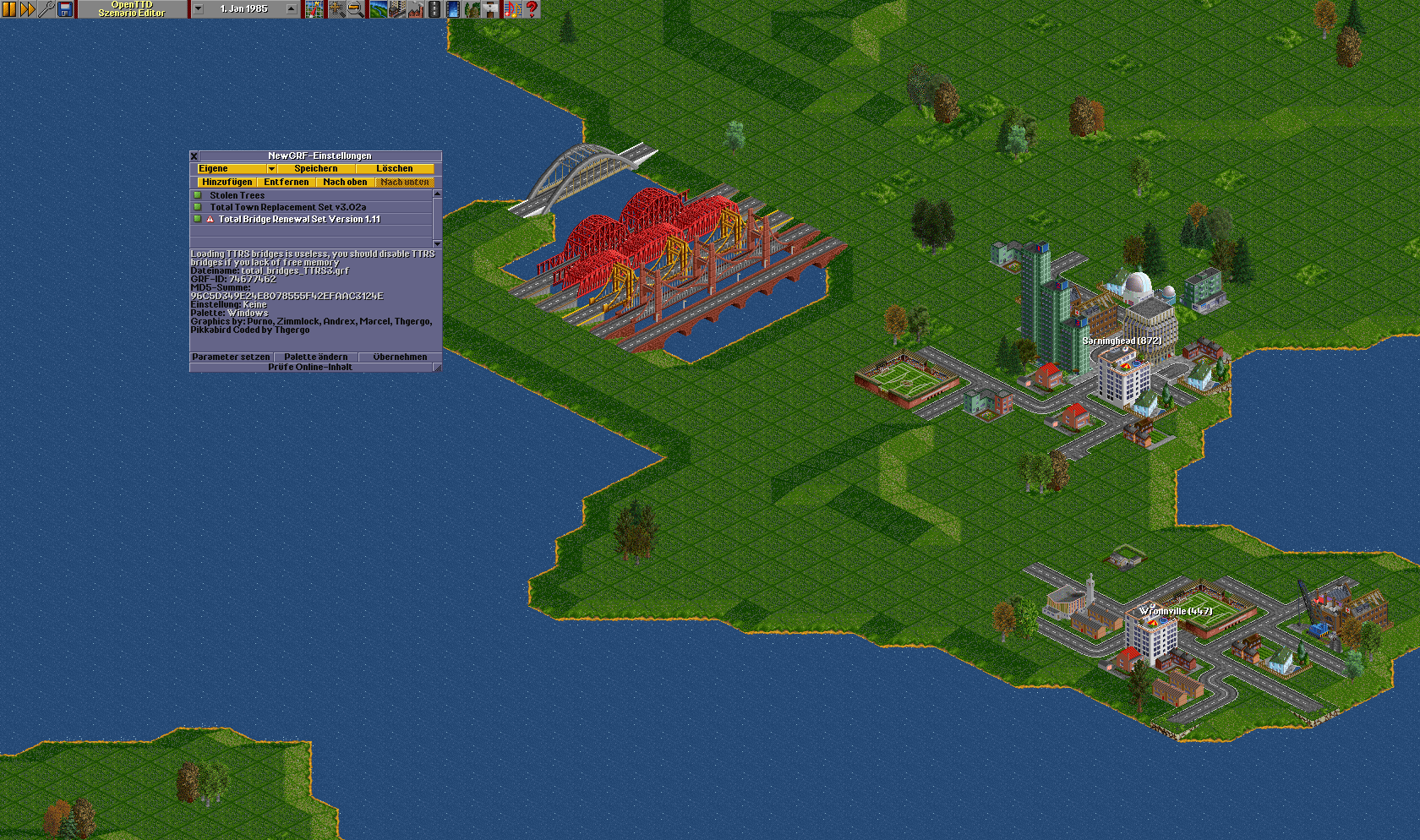Click the Löschen preset button
The width and height of the screenshot is (1420, 840).
tap(395, 169)
